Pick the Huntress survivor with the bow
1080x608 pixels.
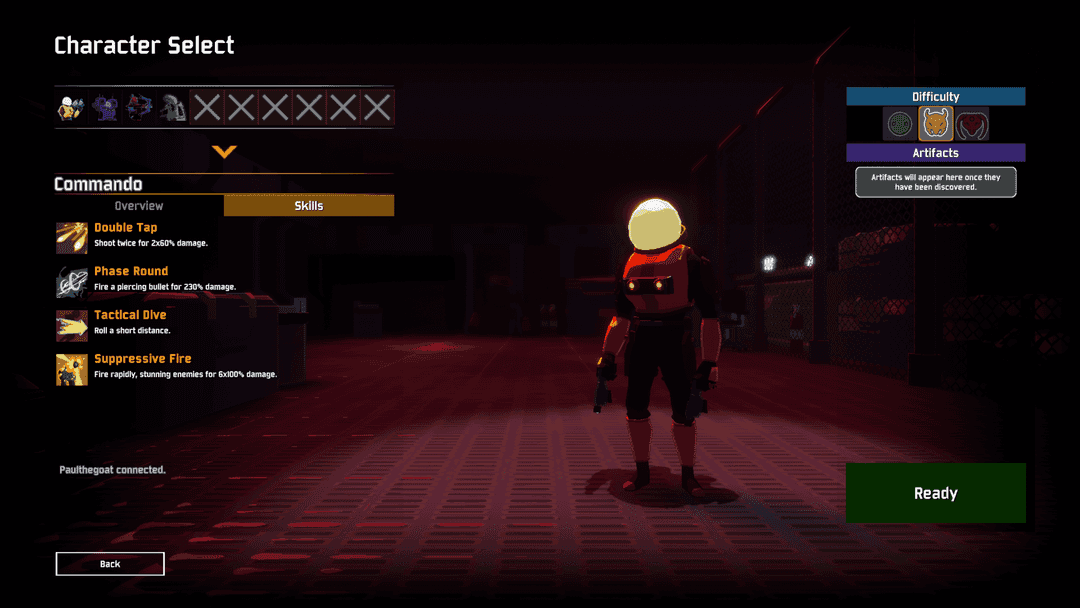click(139, 108)
